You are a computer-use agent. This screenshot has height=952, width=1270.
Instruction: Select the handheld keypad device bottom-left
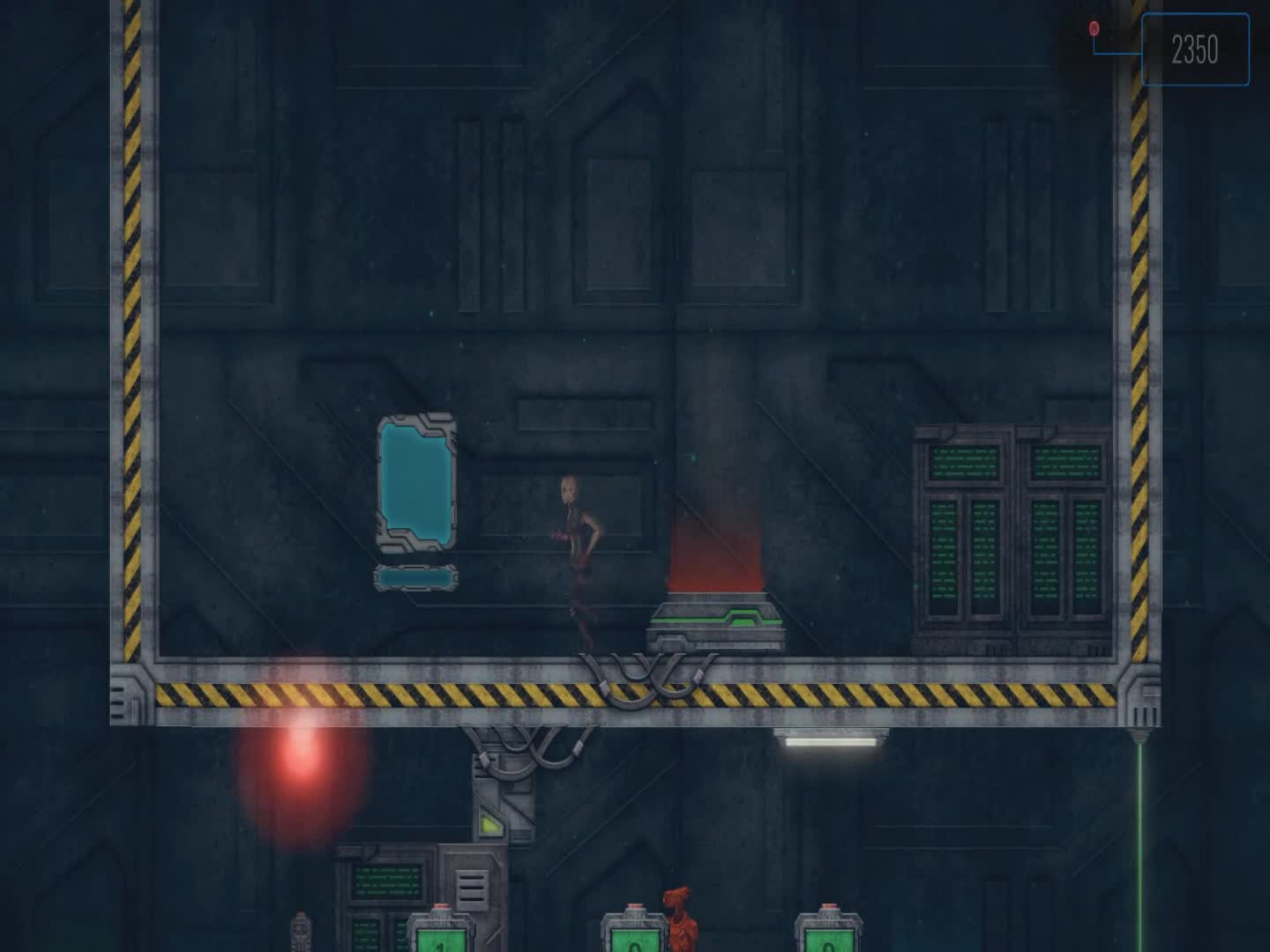click(300, 930)
